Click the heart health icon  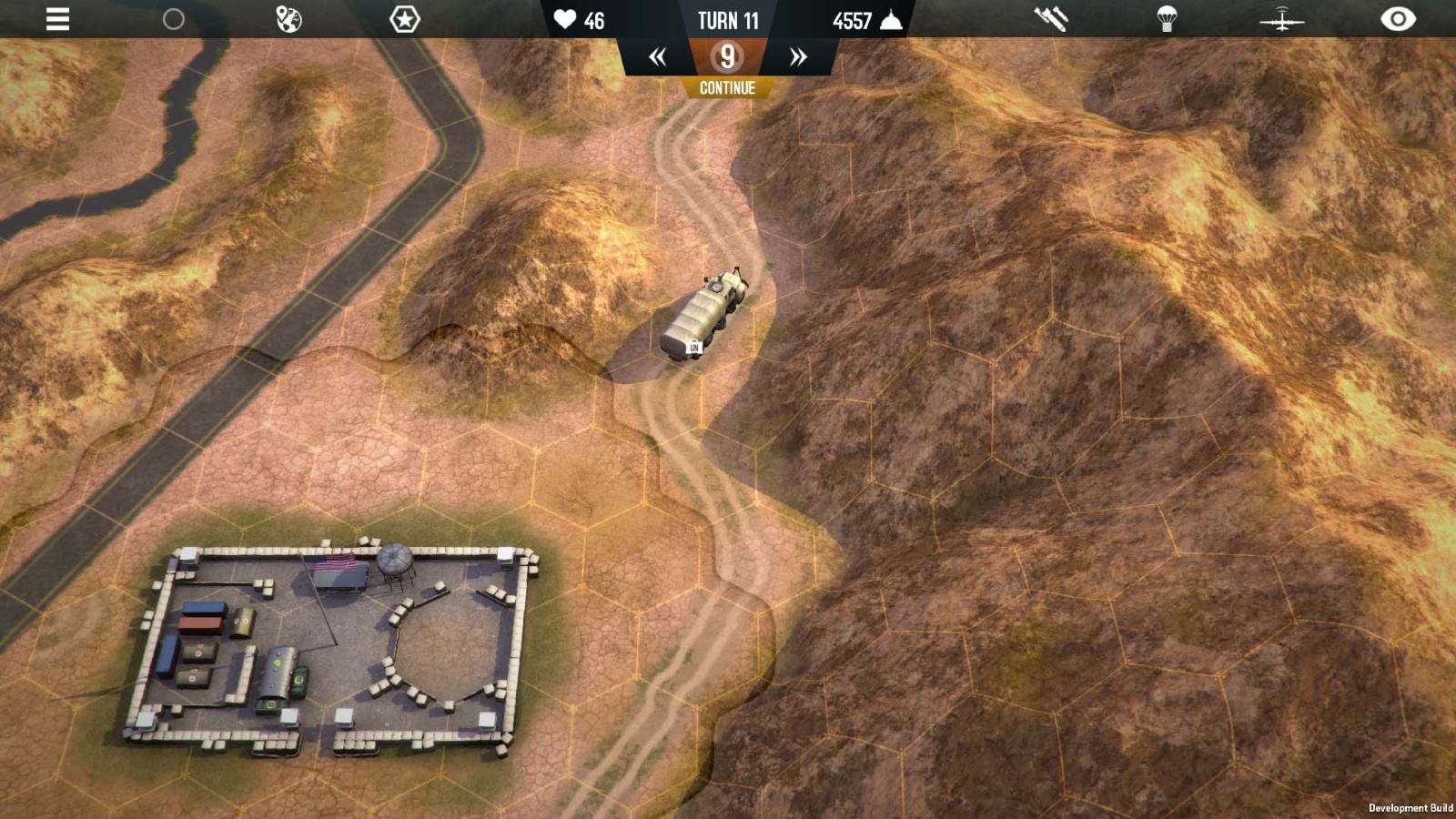point(565,19)
